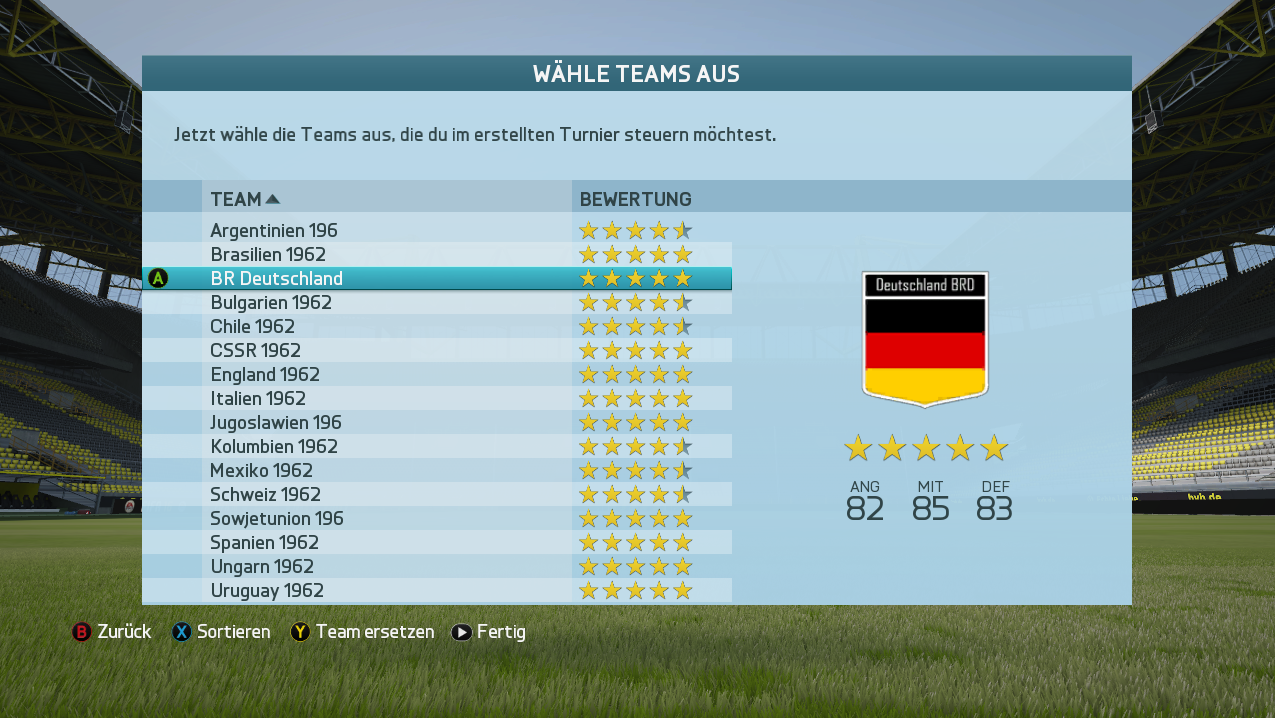
Task: Pick Schweiz 1962 in the list
Action: pos(265,495)
